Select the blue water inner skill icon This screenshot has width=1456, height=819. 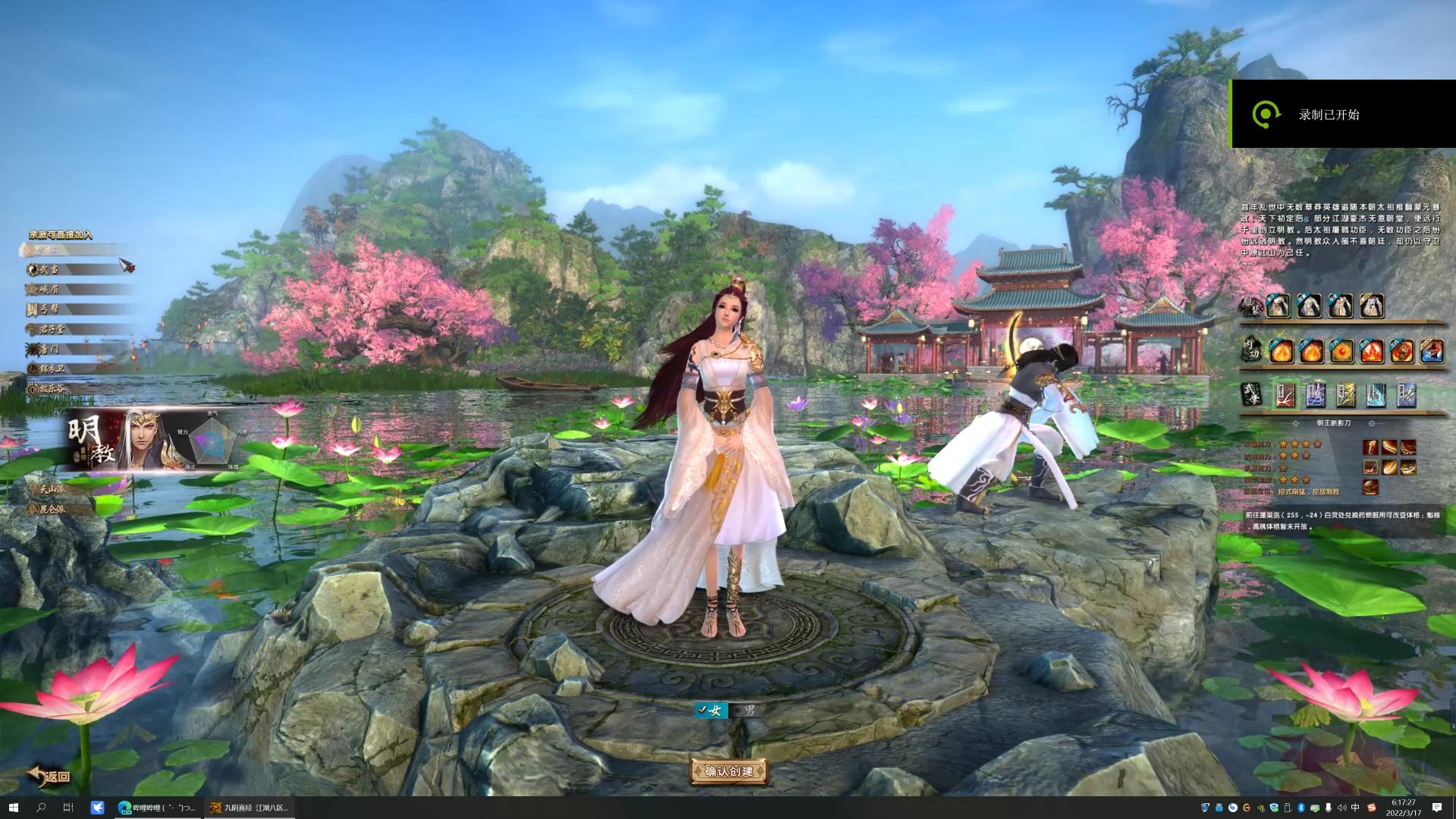1431,352
